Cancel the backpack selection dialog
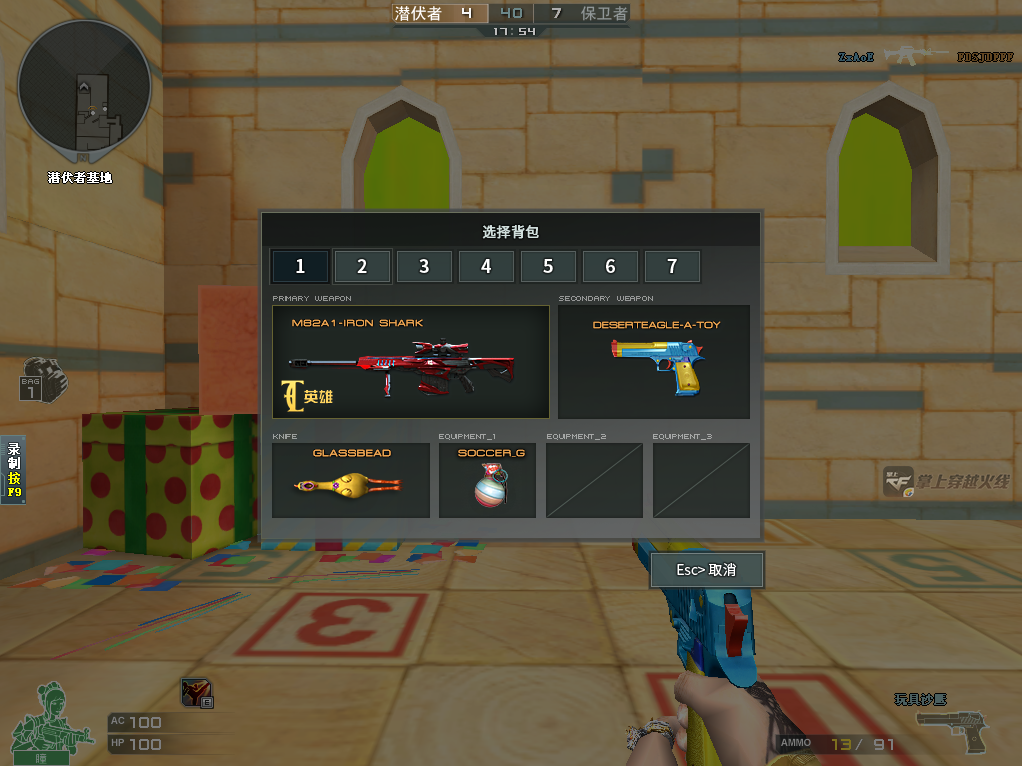 (707, 570)
